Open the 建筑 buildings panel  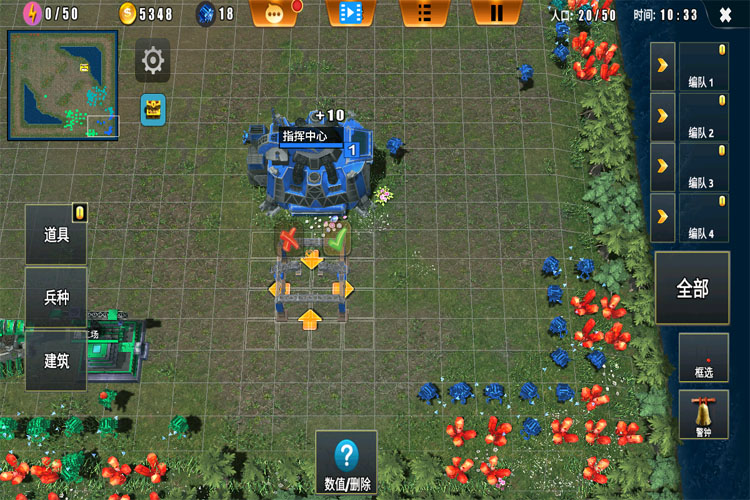[x=56, y=359]
